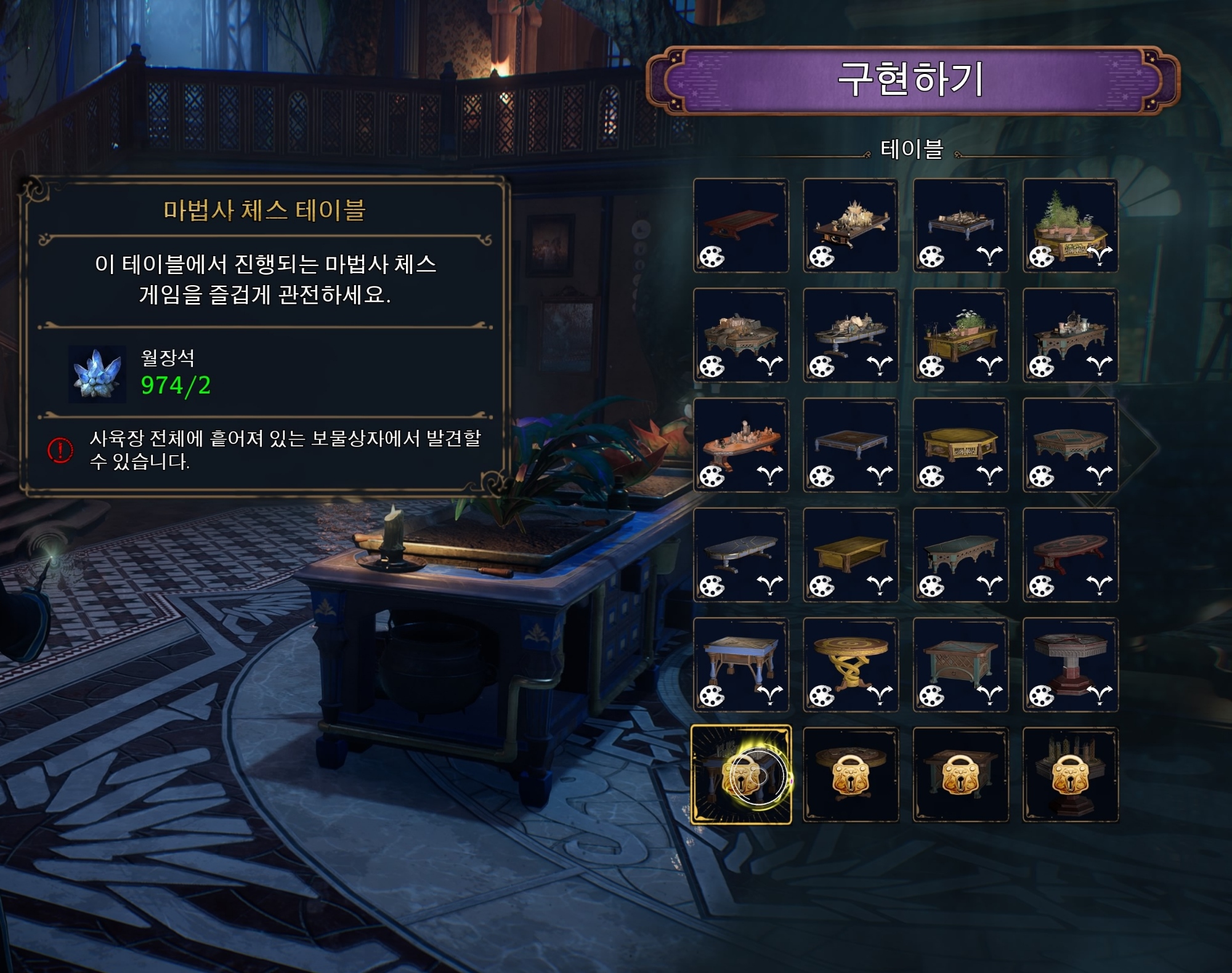Image resolution: width=1232 pixels, height=973 pixels.
Task: Pick the empty brown octagonal table
Action: [x=1071, y=445]
